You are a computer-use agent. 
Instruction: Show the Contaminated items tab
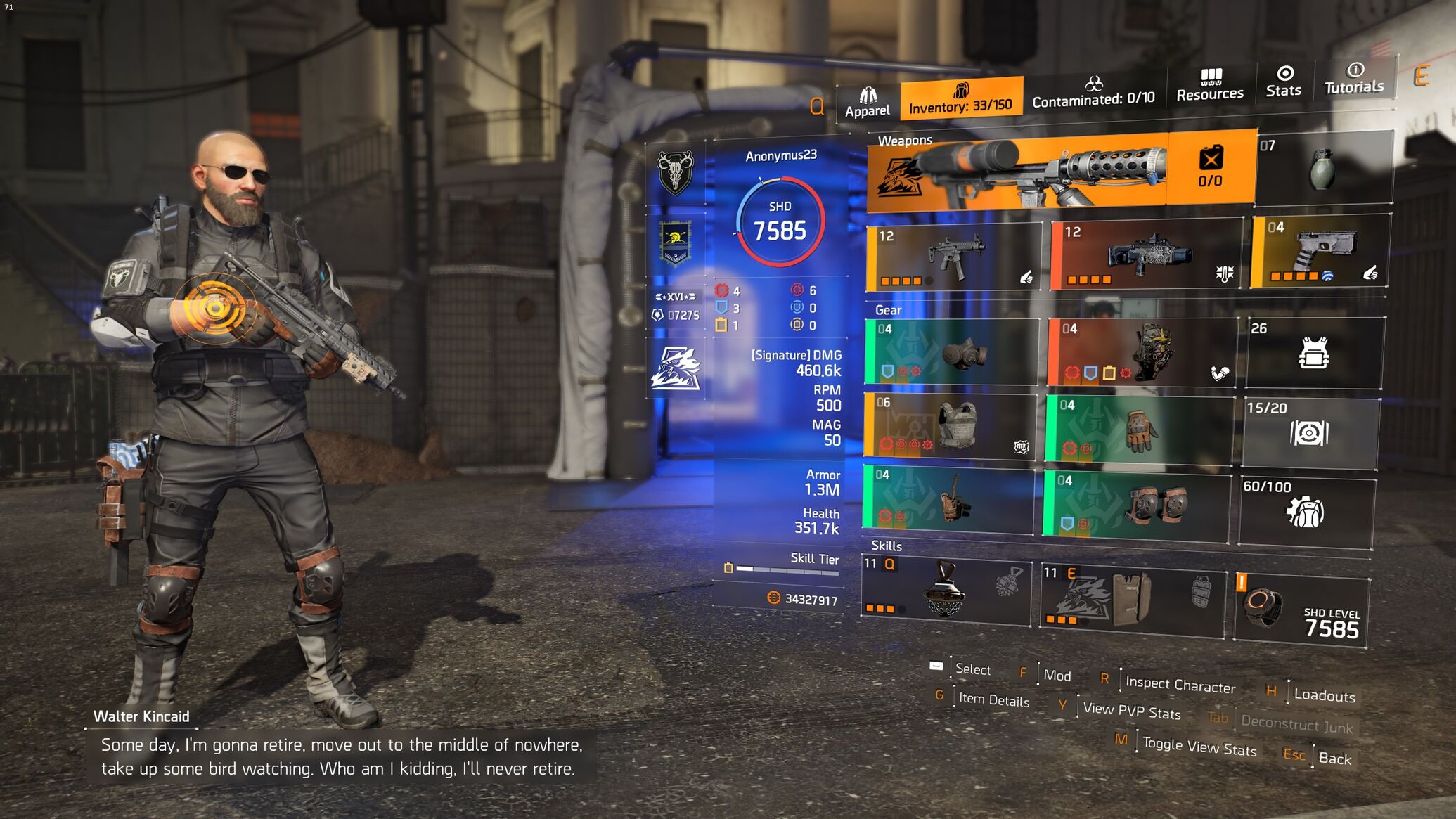(1093, 92)
